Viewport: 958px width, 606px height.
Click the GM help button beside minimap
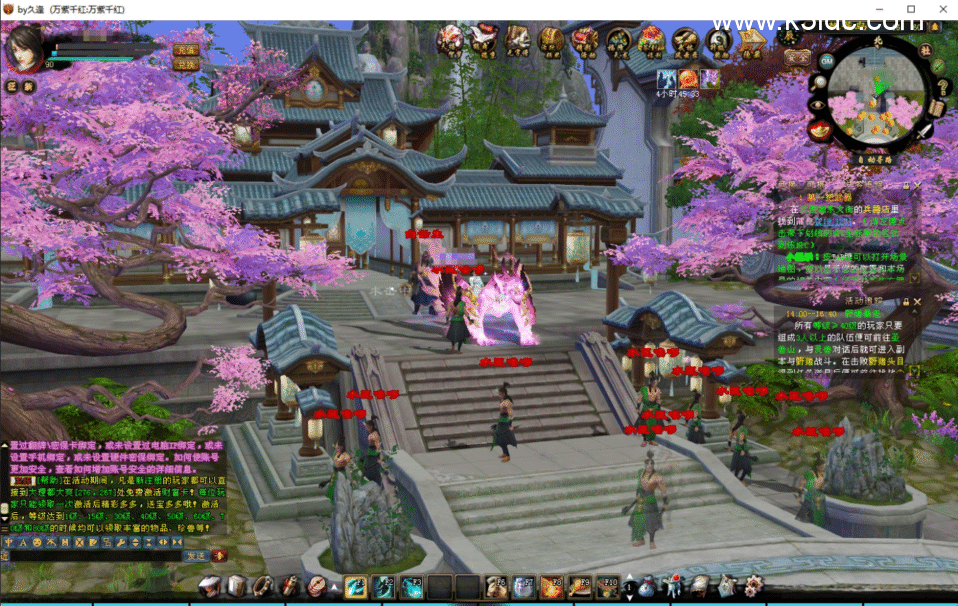coord(826,61)
